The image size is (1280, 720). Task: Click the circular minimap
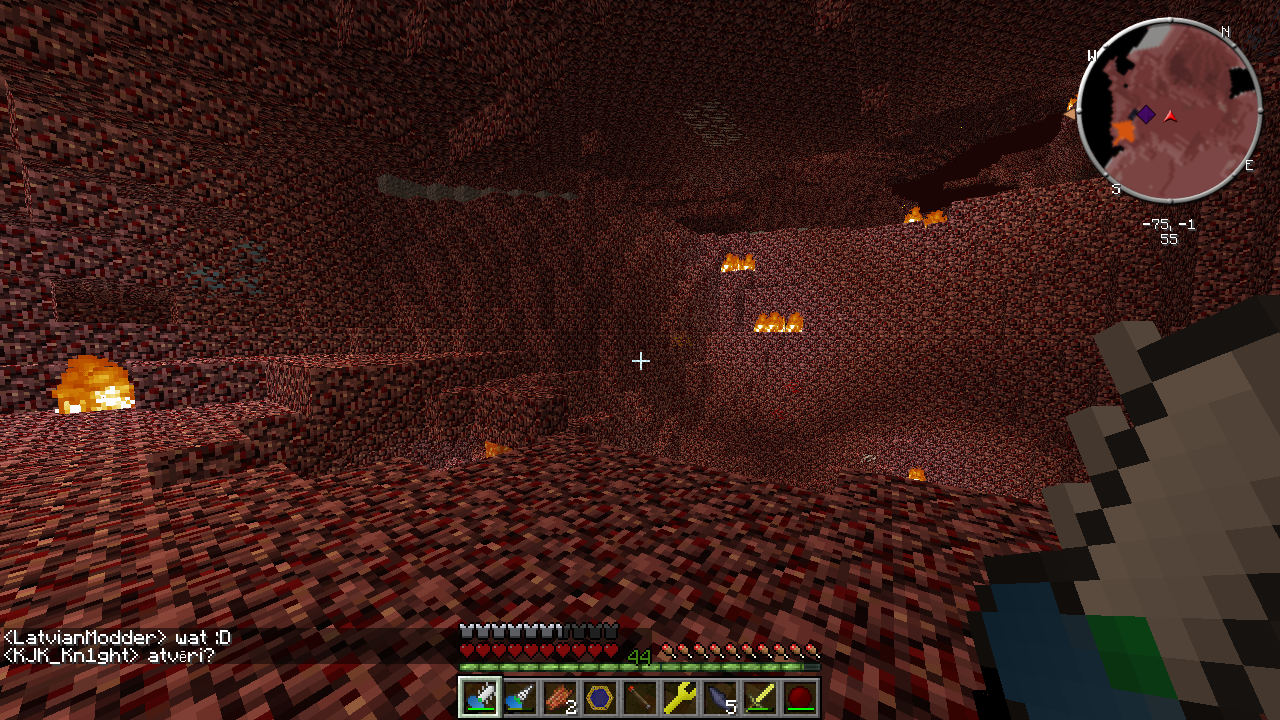click(1169, 110)
